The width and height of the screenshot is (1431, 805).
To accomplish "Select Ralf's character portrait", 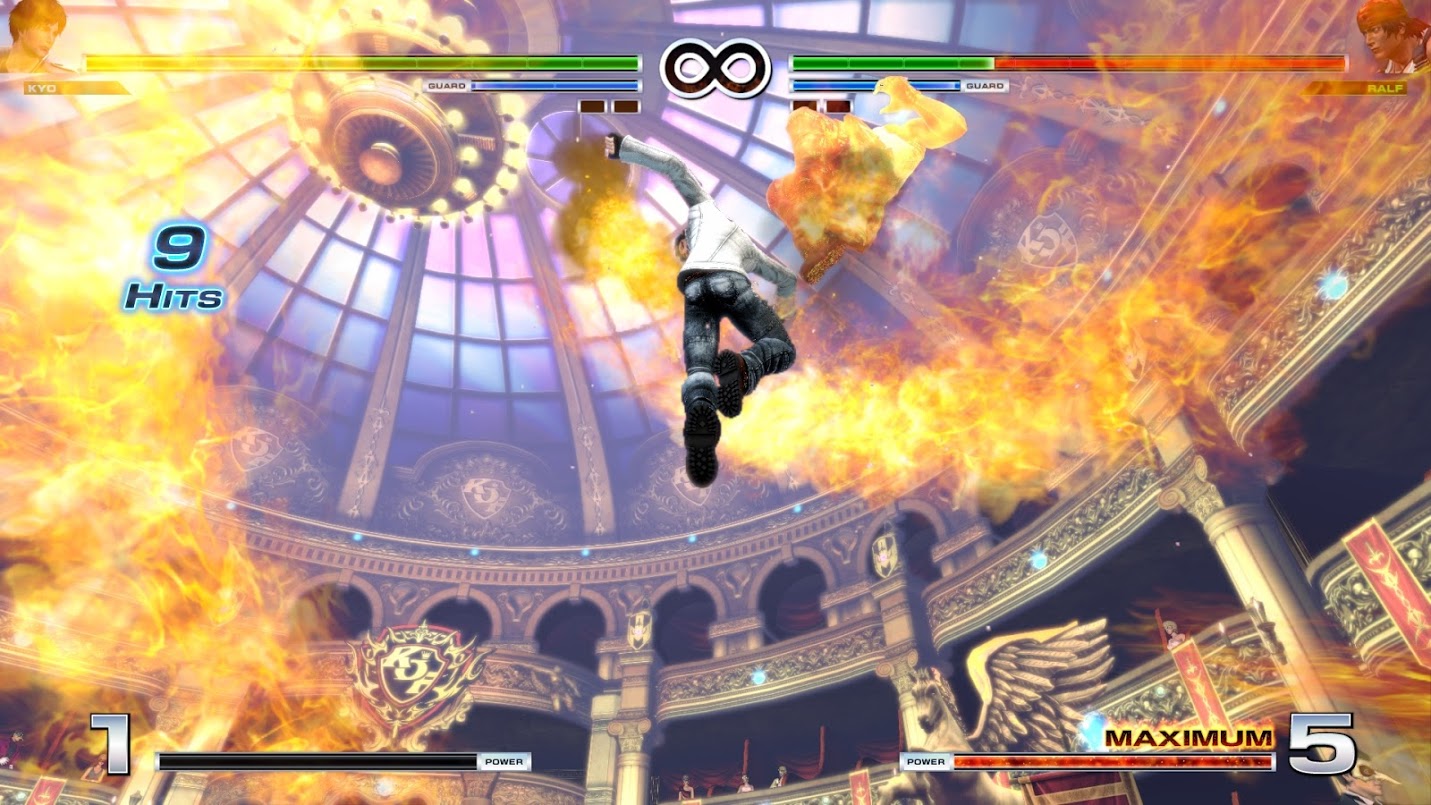I will [x=1393, y=37].
